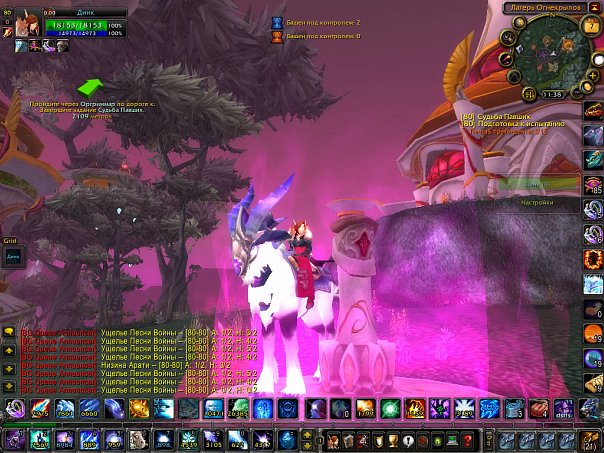This screenshot has width=604, height=453.
Task: Click the green waypoint arrow
Action: tap(91, 86)
